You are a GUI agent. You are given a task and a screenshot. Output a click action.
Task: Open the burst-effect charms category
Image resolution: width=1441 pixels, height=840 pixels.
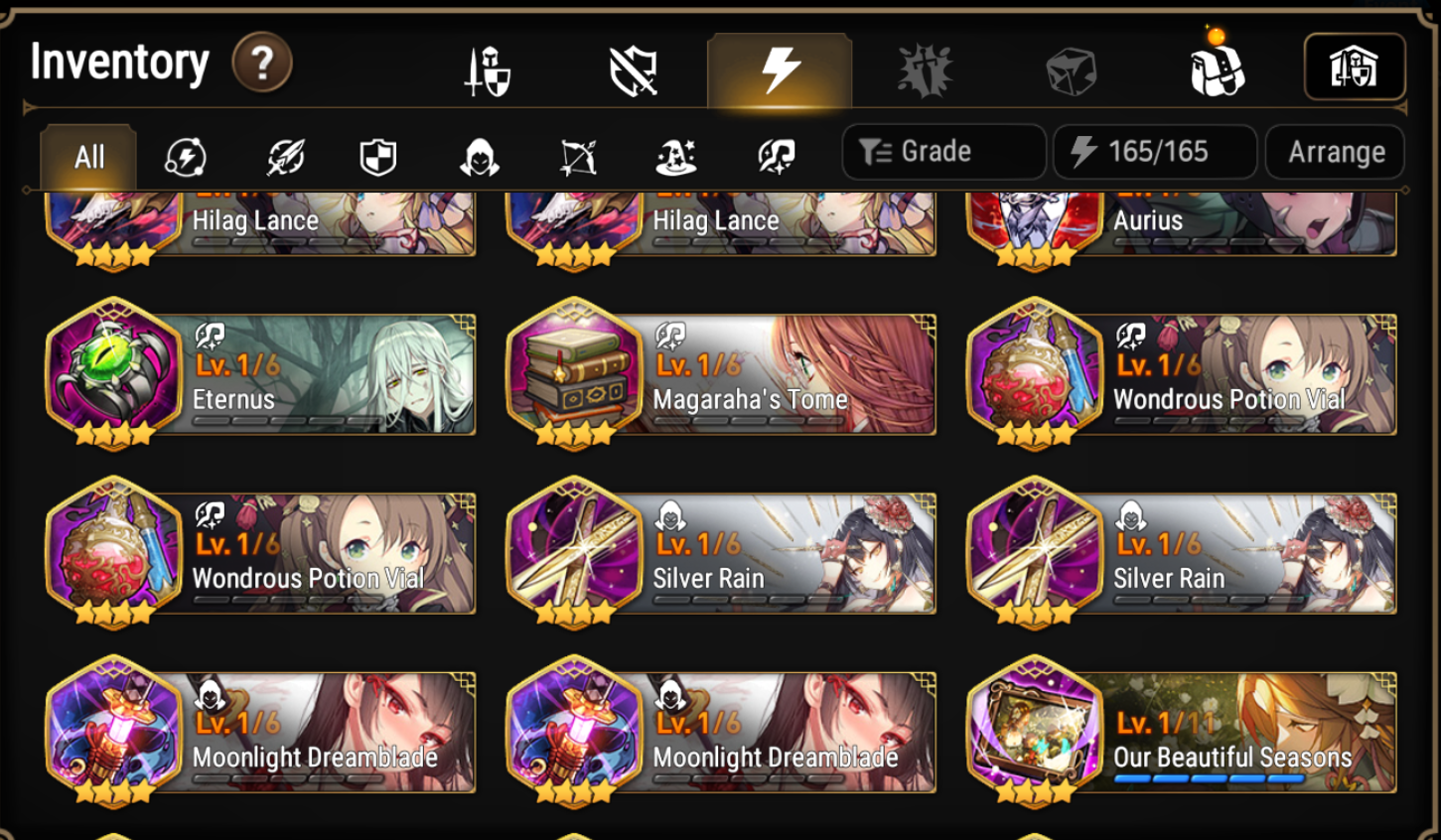(926, 68)
